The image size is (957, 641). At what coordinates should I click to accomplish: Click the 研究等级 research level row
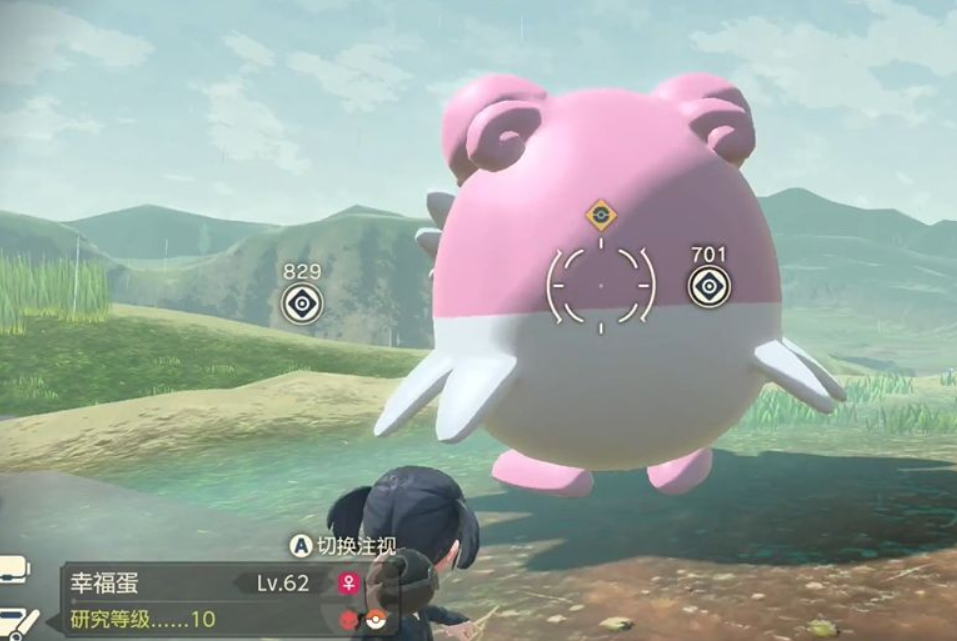tap(143, 619)
